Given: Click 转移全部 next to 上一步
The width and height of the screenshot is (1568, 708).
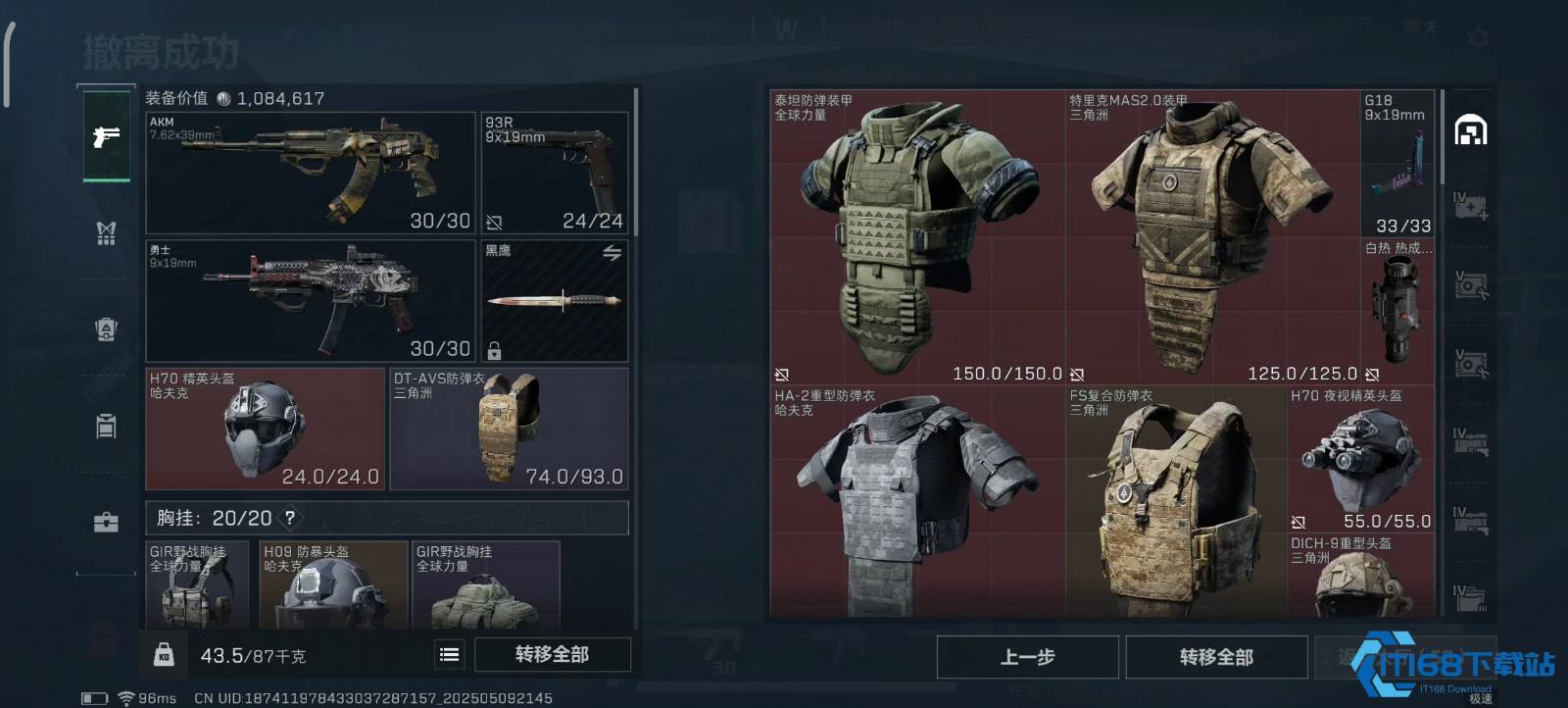Looking at the screenshot, I should pyautogui.click(x=1216, y=657).
